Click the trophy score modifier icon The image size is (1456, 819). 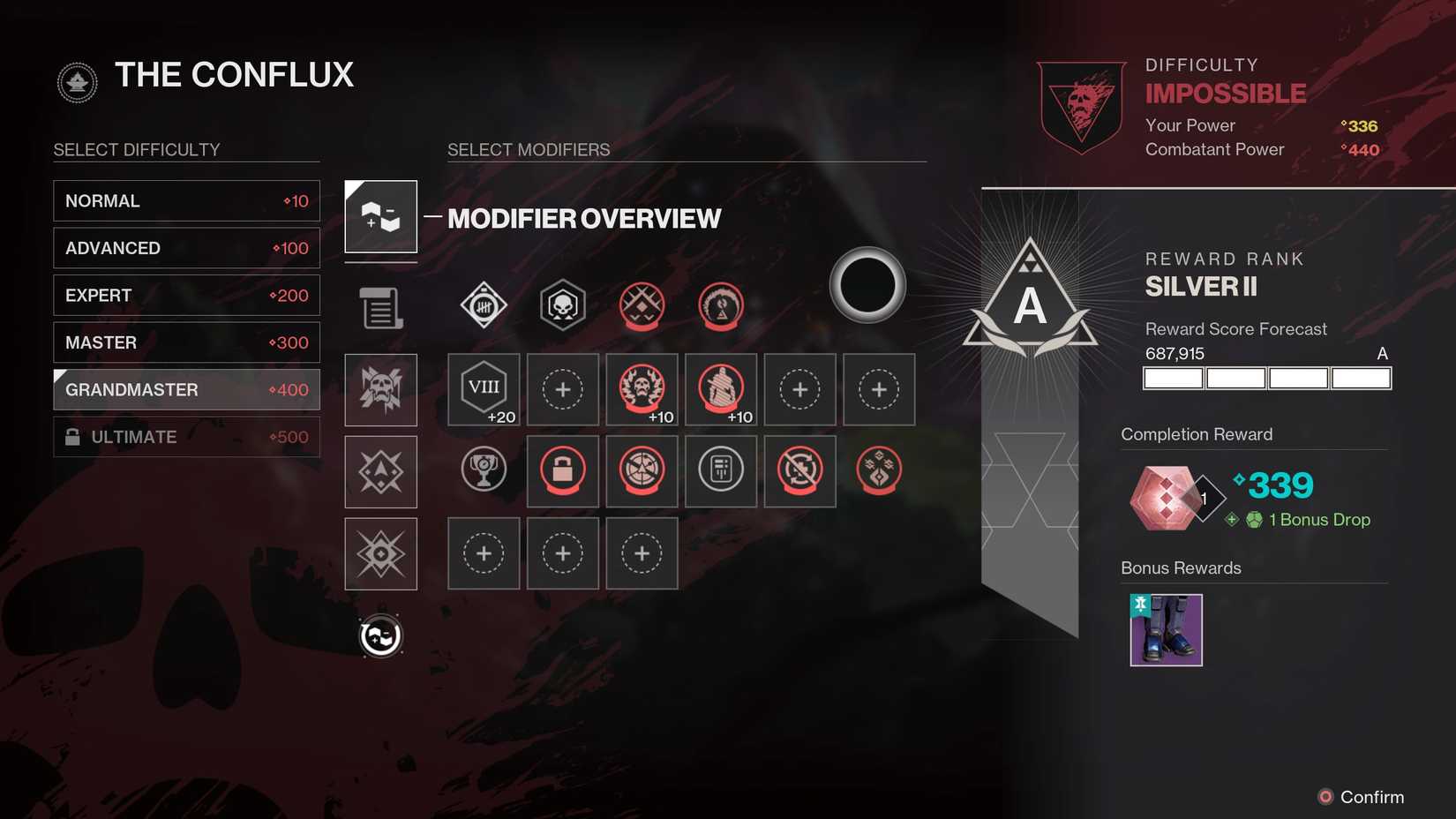(483, 471)
